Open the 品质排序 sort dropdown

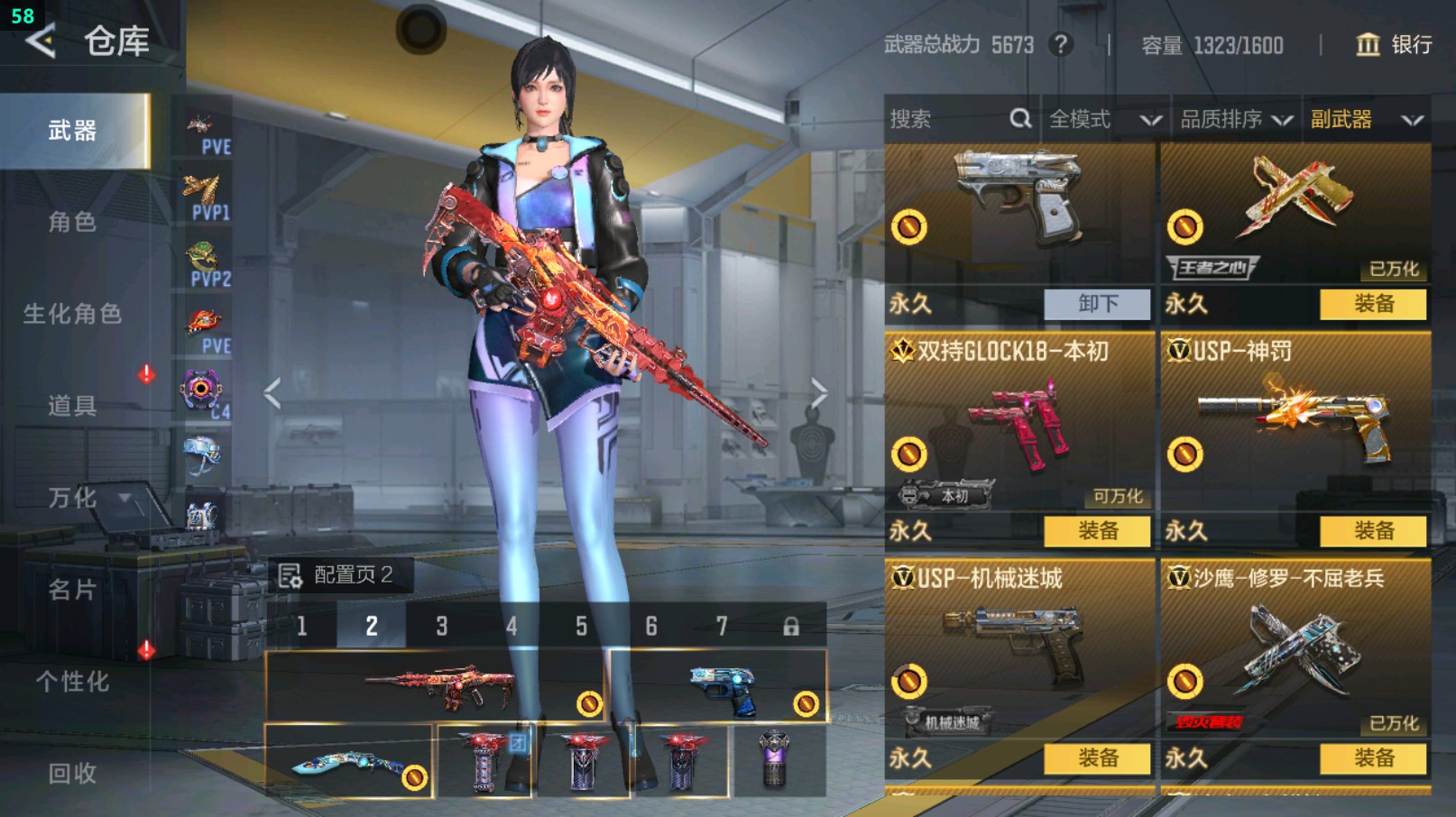point(1236,119)
